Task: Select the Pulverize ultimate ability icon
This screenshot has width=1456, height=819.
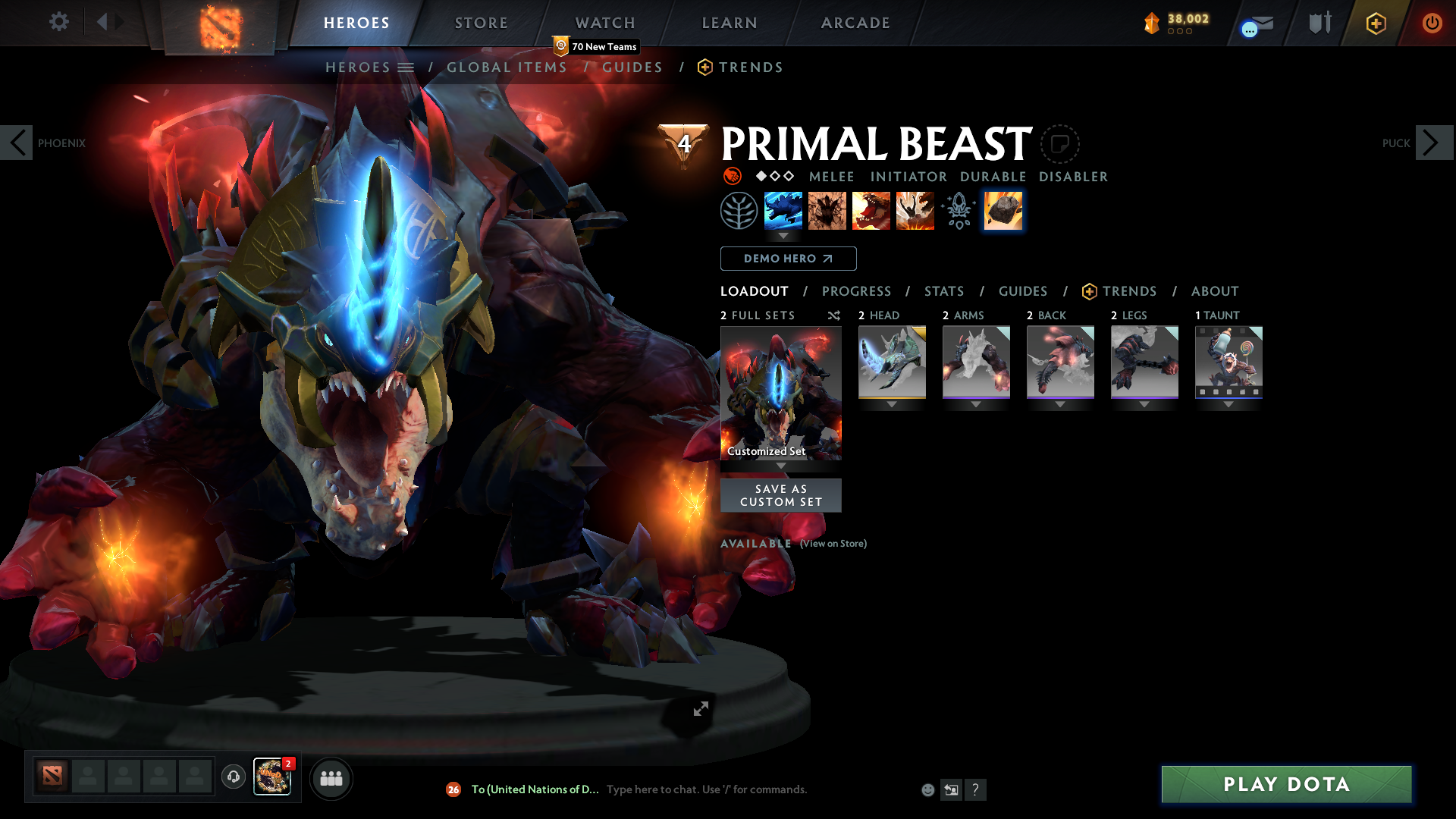Action: (915, 211)
